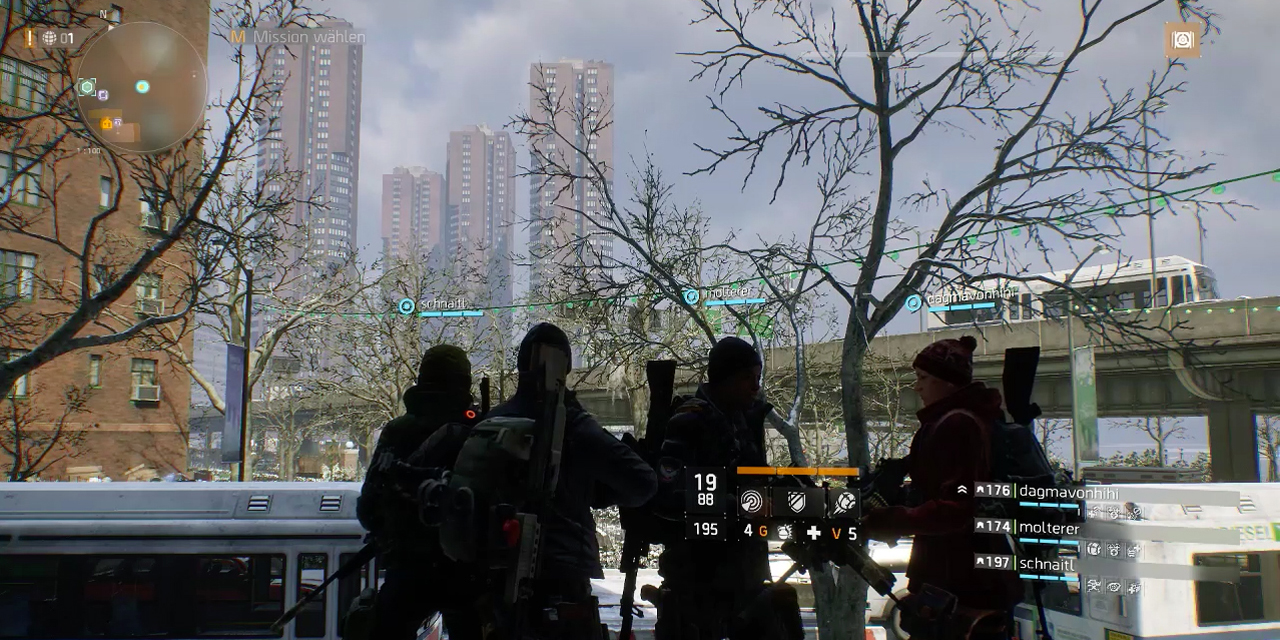Select group member molterer
1280x640 pixels.
pos(1048,527)
